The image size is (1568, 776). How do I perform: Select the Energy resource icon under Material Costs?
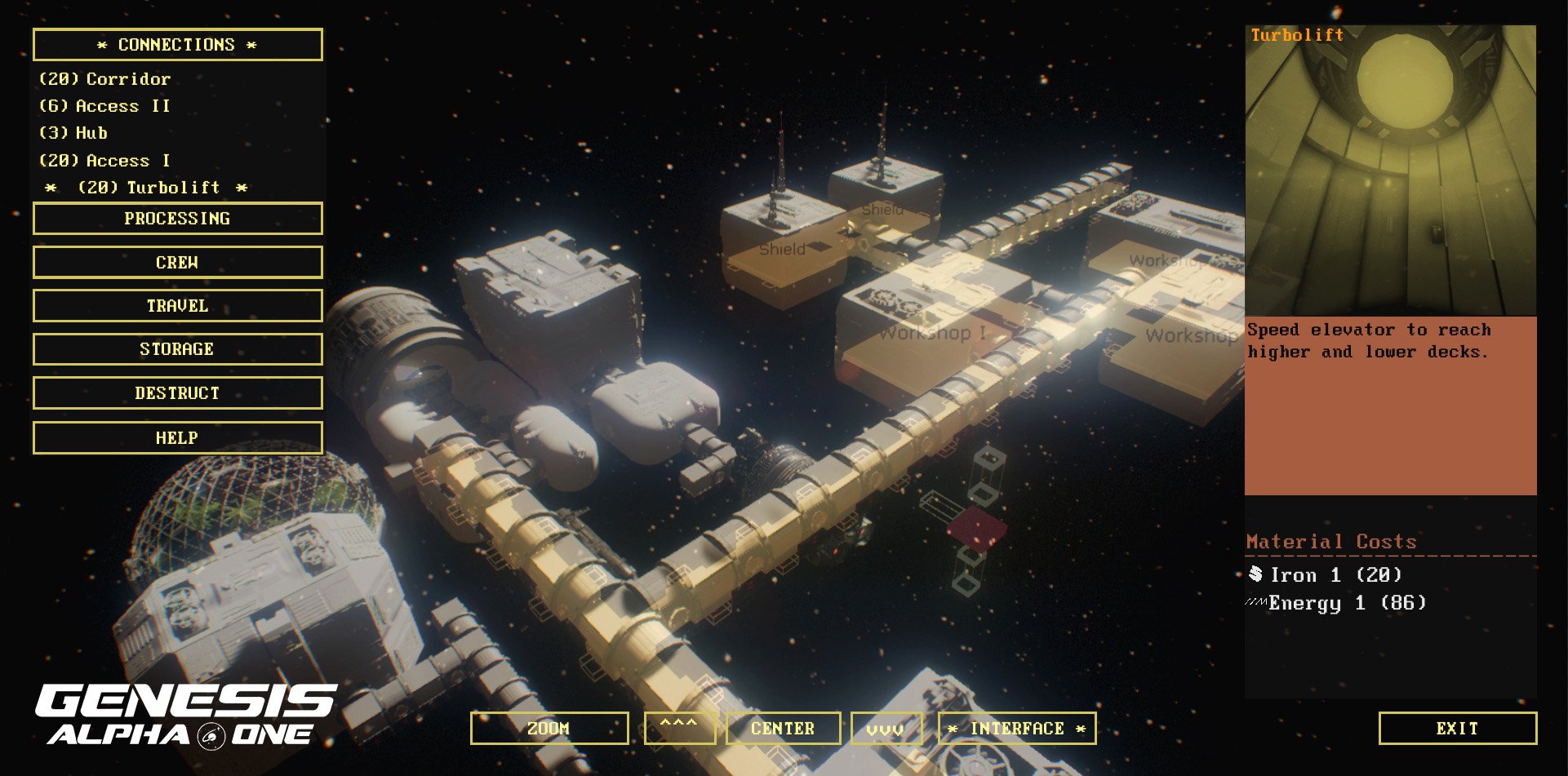[1257, 604]
